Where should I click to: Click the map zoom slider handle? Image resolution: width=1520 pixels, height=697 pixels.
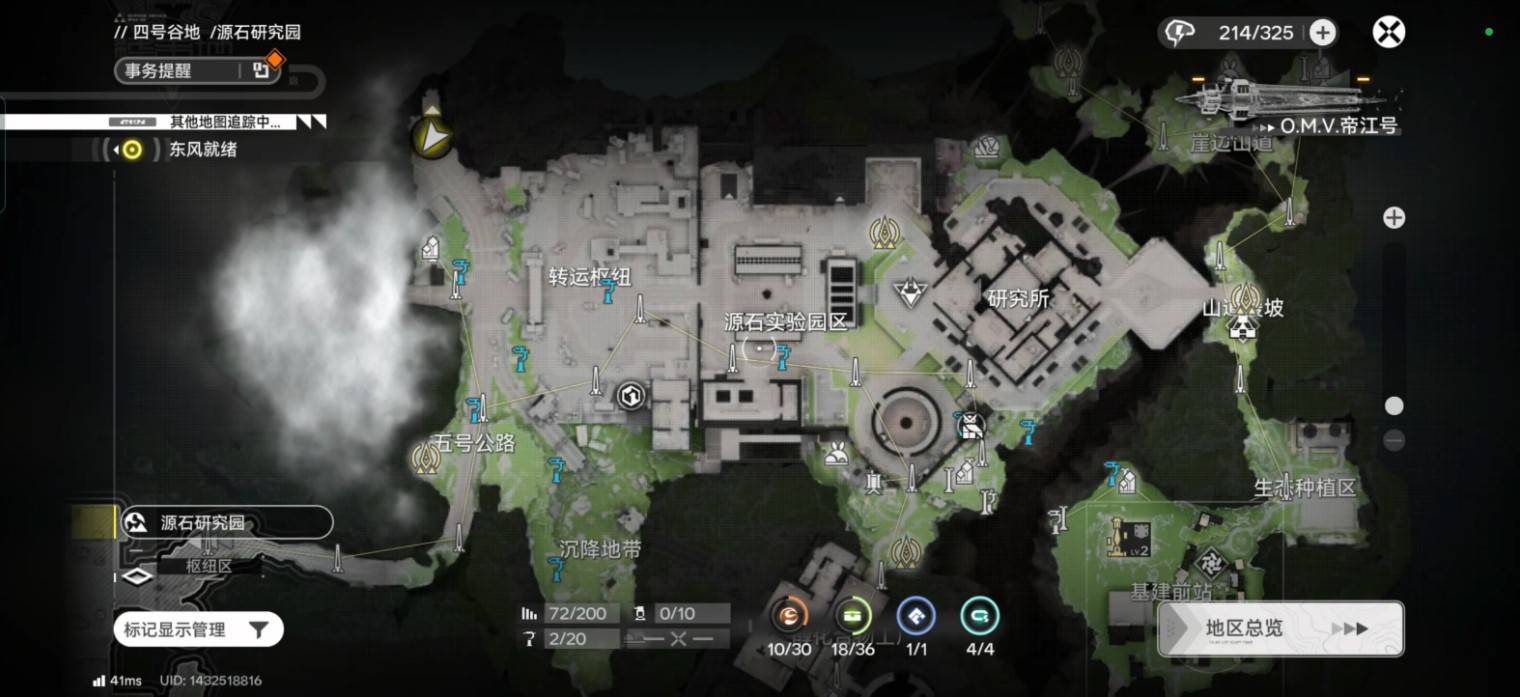click(x=1394, y=406)
